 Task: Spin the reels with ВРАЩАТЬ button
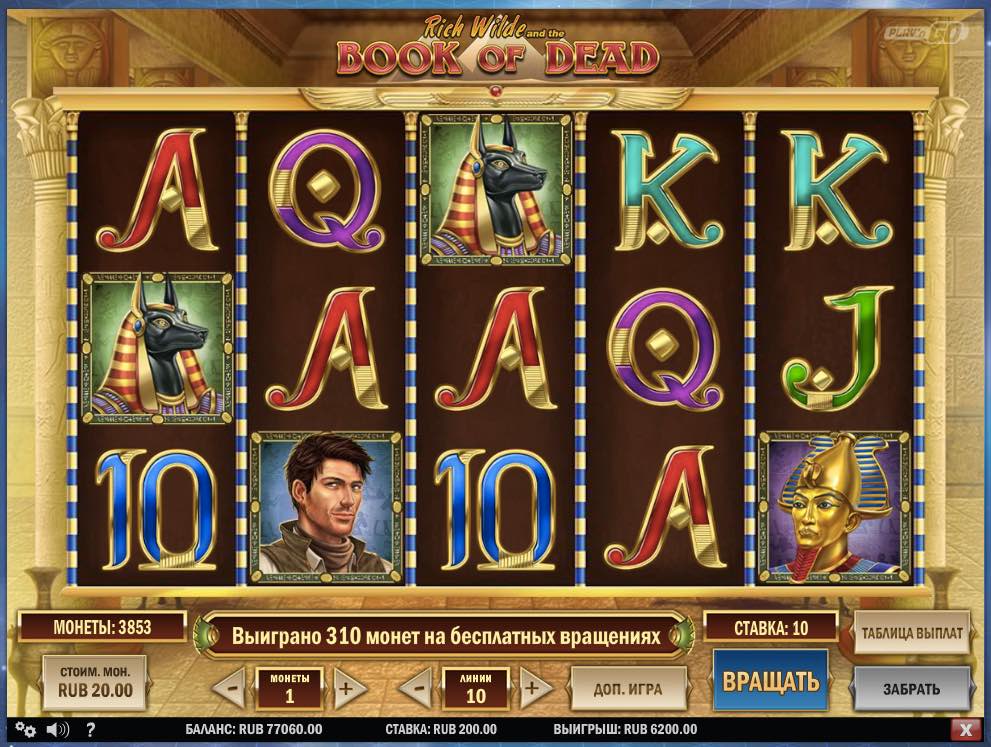[x=771, y=682]
